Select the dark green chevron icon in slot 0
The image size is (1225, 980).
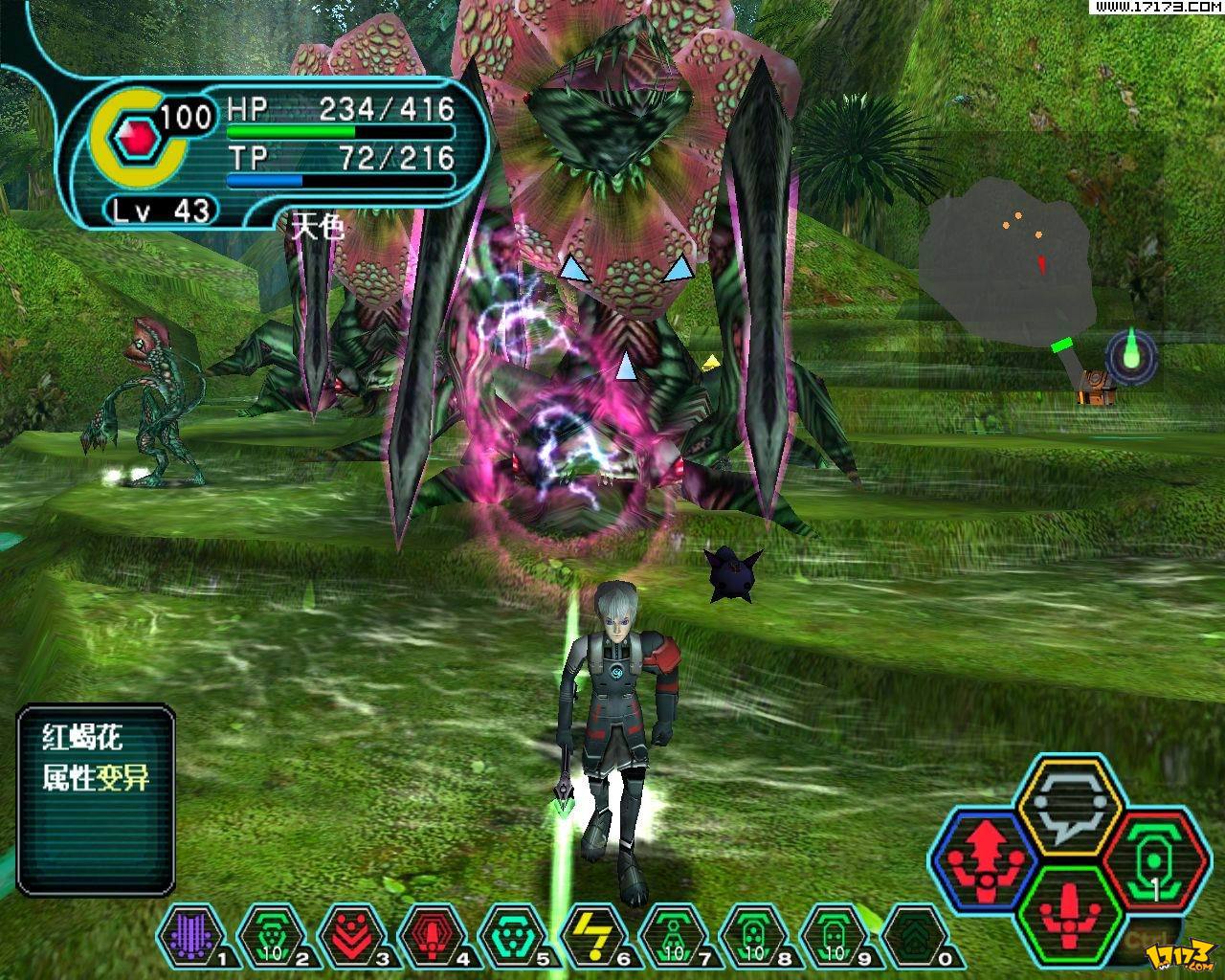click(x=907, y=935)
